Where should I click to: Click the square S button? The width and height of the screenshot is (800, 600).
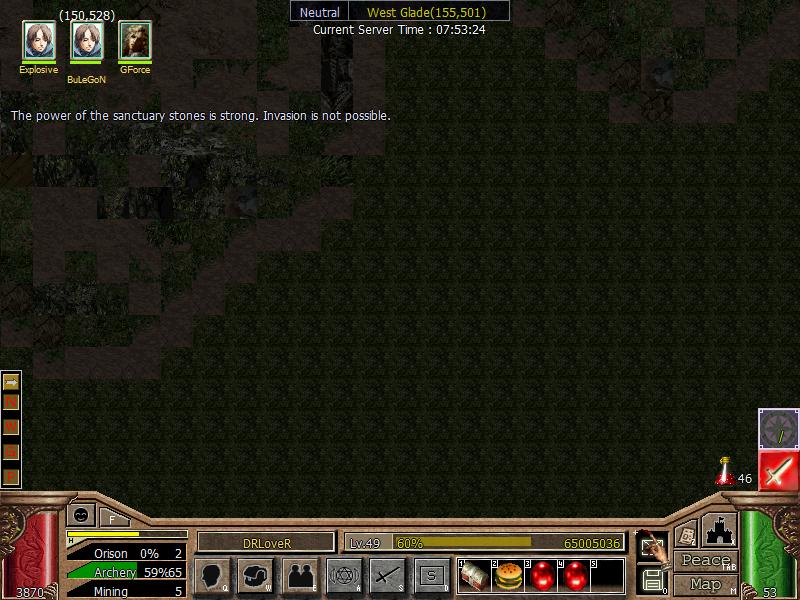pos(432,576)
